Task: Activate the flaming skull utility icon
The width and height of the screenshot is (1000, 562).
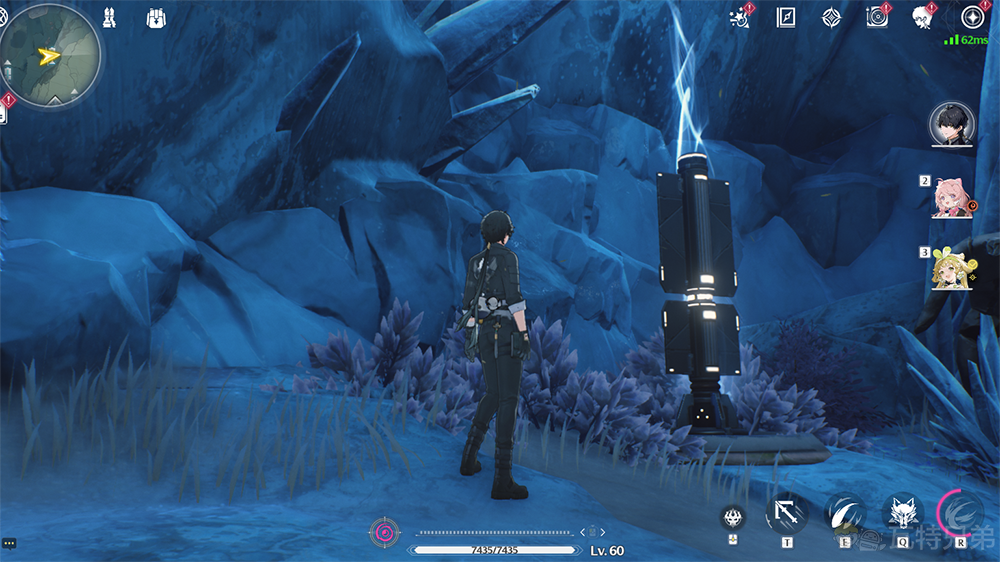Action: (734, 518)
